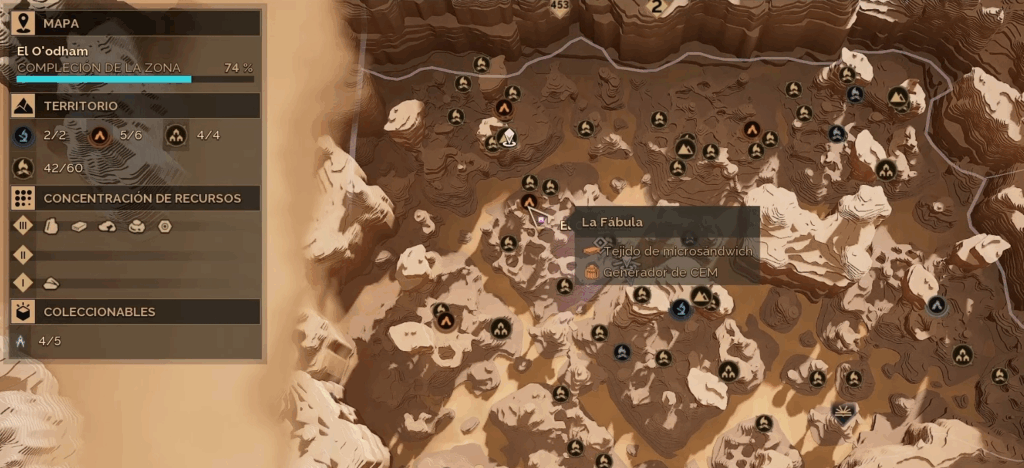Viewport: 1024px width, 468px height.
Task: Select the shield-shaped sunburst map marker
Action: (x=844, y=412)
